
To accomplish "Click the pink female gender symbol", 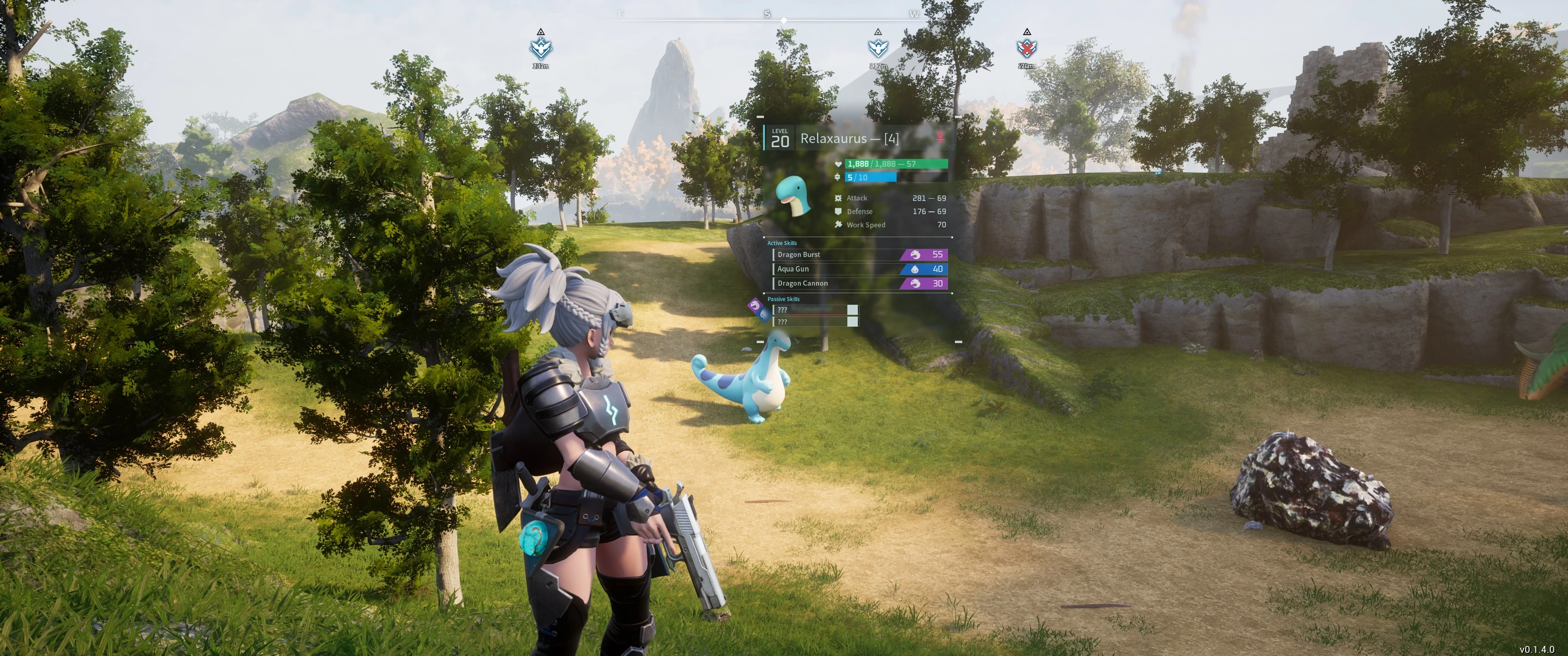I will [940, 138].
